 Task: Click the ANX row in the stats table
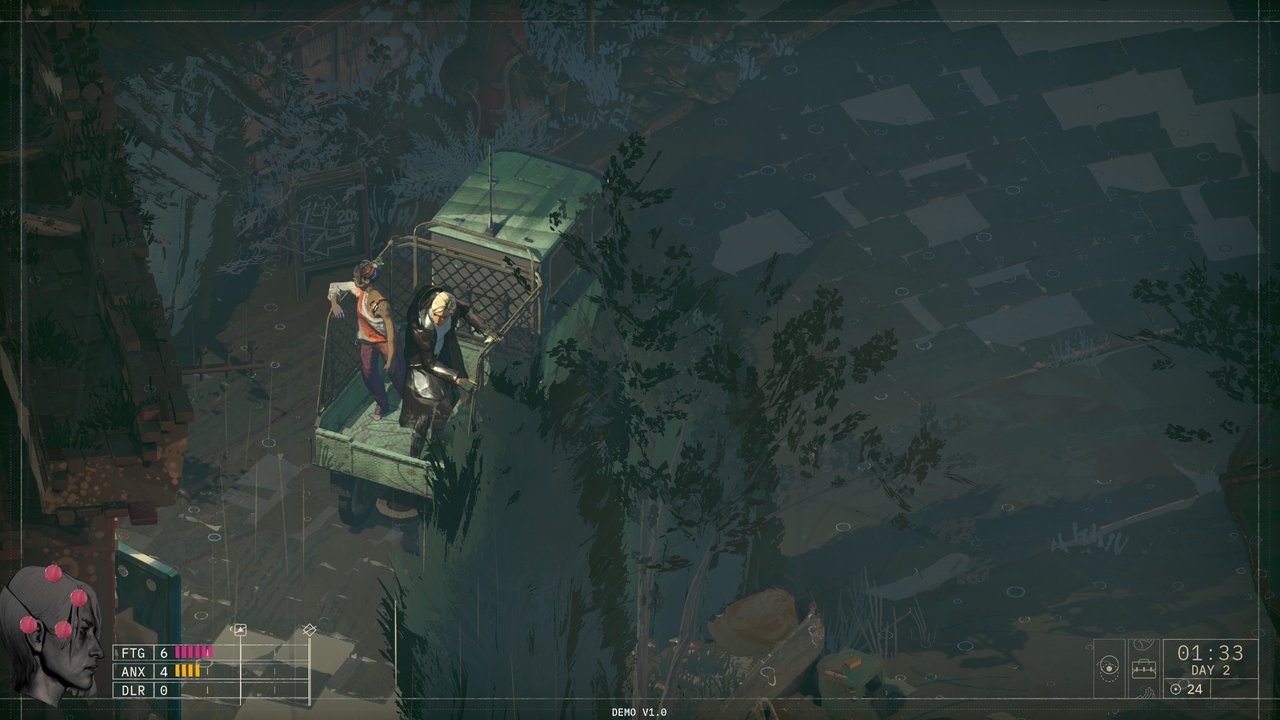pos(134,672)
